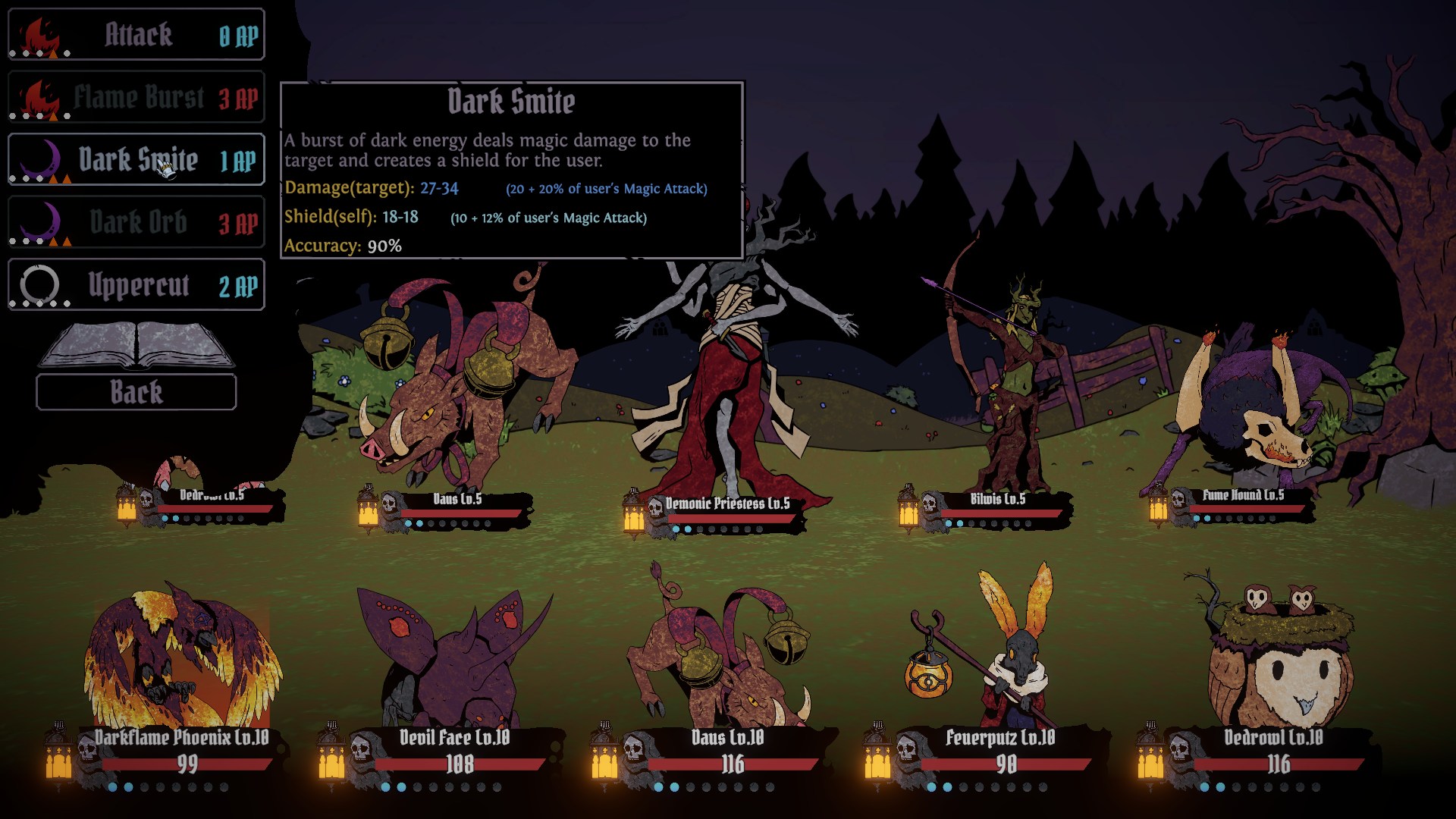Pick the Dark Orb skill

(136, 223)
